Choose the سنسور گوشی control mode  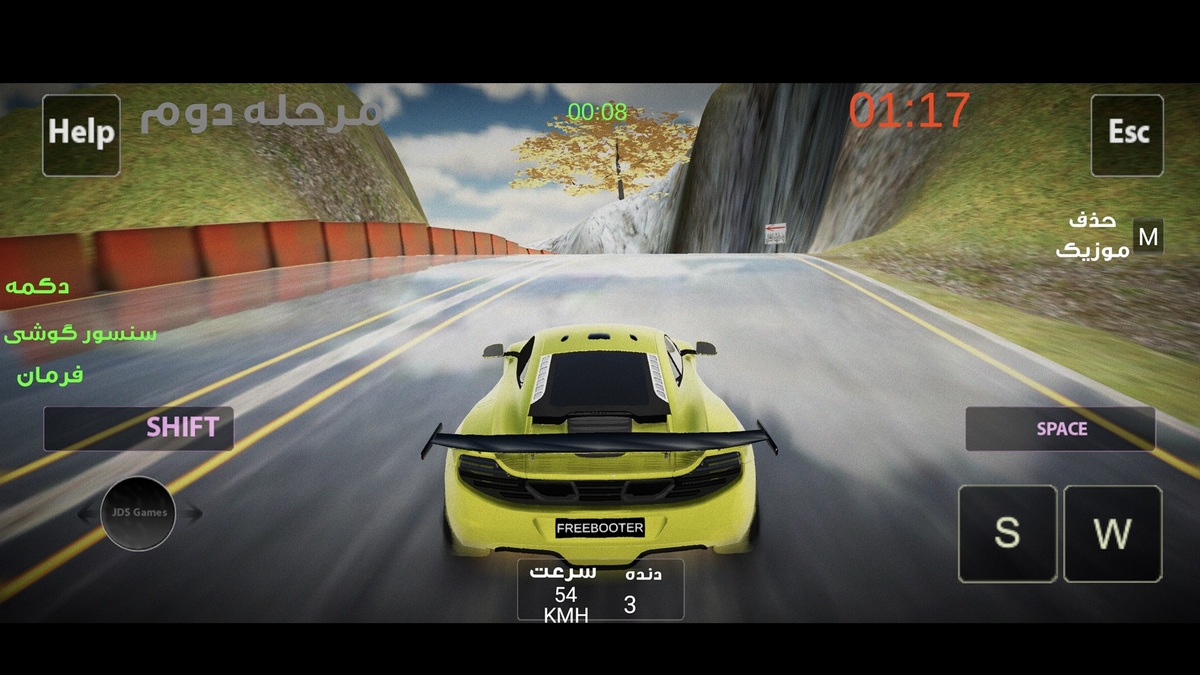tap(80, 333)
